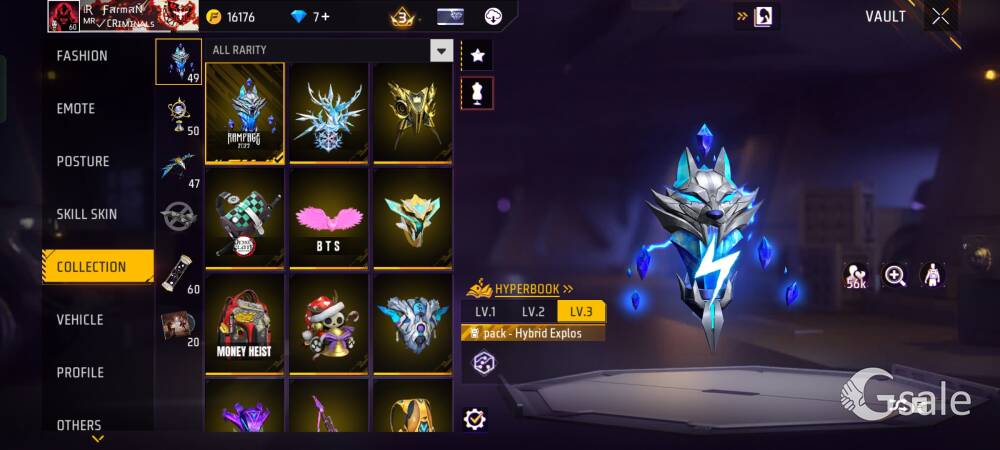Viewport: 1000px width, 450px height.
Task: Toggle the star favorites filter
Action: click(478, 56)
